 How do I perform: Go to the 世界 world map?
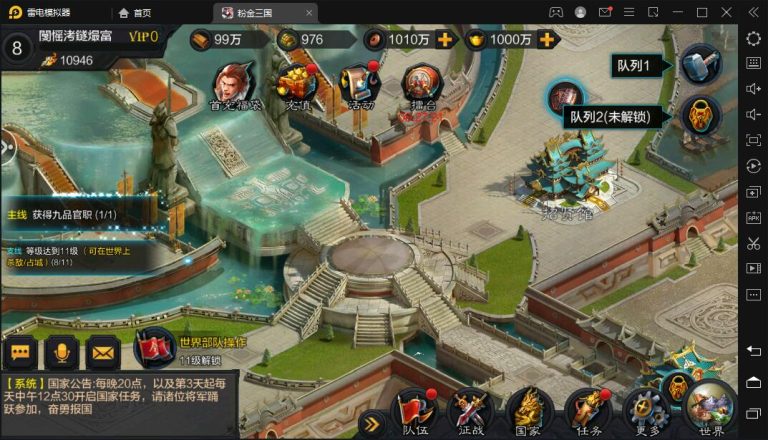pyautogui.click(x=712, y=410)
